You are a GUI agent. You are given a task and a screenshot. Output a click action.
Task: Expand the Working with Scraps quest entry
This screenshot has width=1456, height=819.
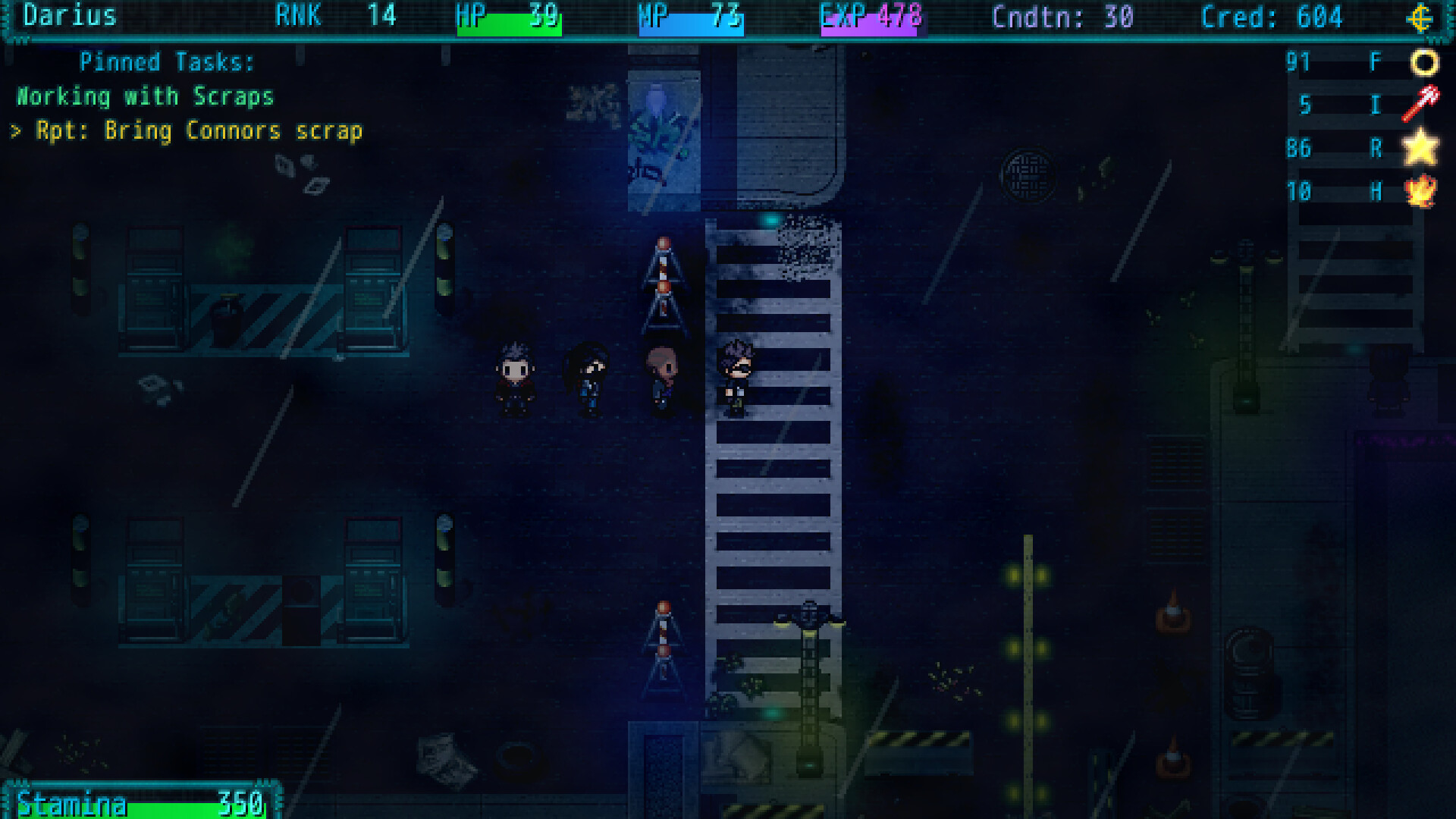click(146, 96)
